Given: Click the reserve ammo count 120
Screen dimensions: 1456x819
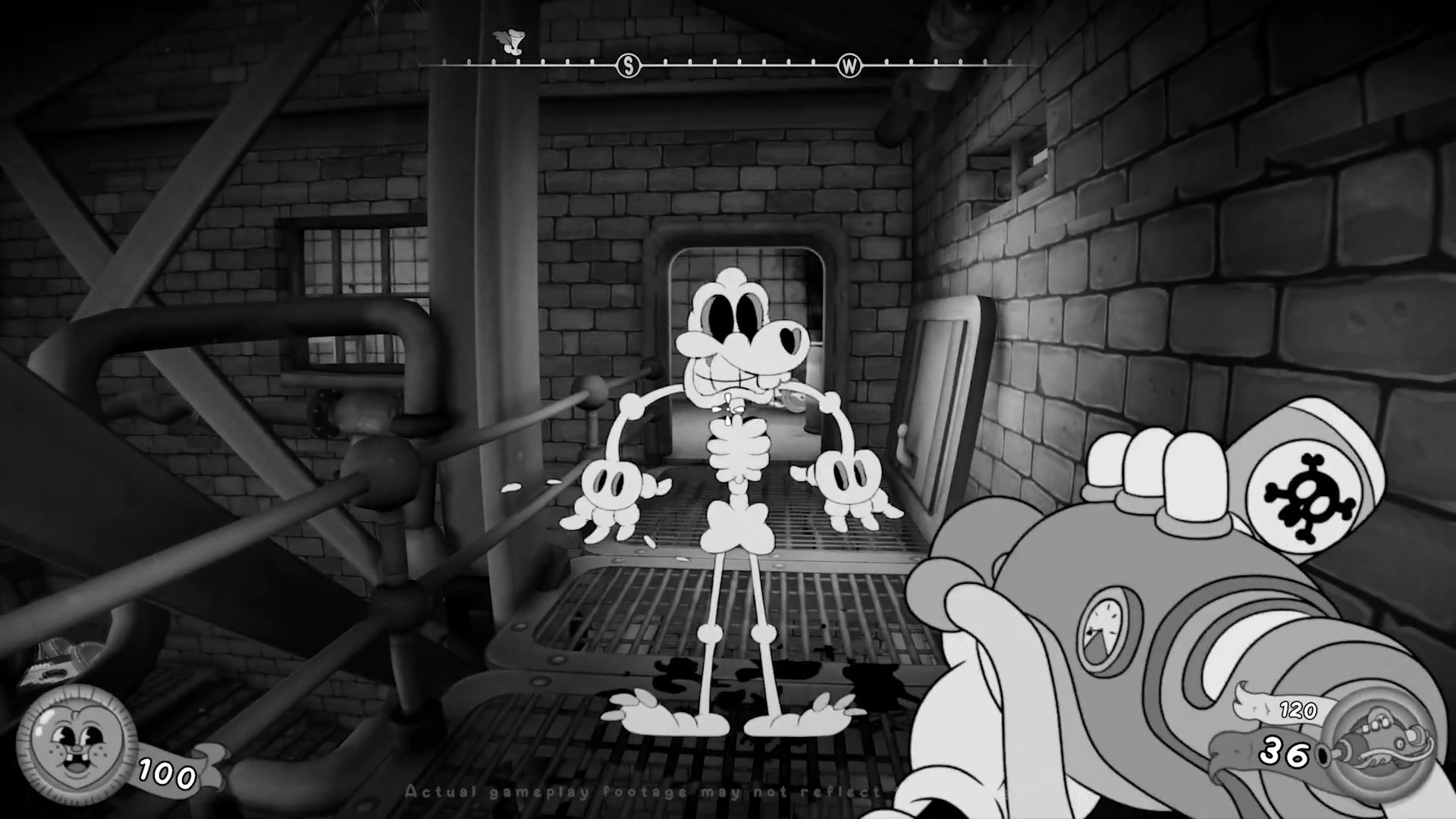Looking at the screenshot, I should (1298, 711).
